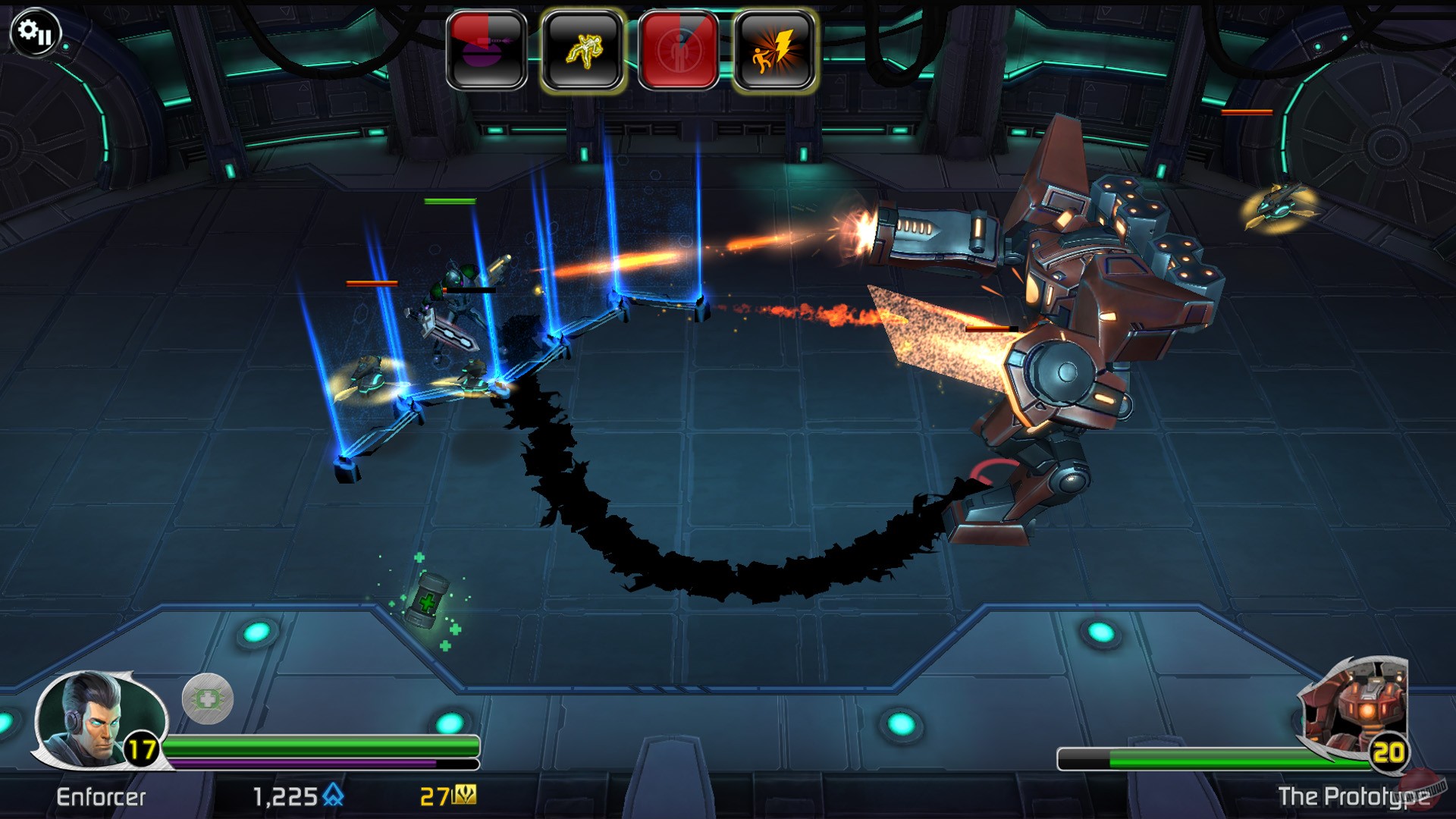Click the Enforcer hero portrait
Image resolution: width=1456 pixels, height=819 pixels.
pos(89,718)
